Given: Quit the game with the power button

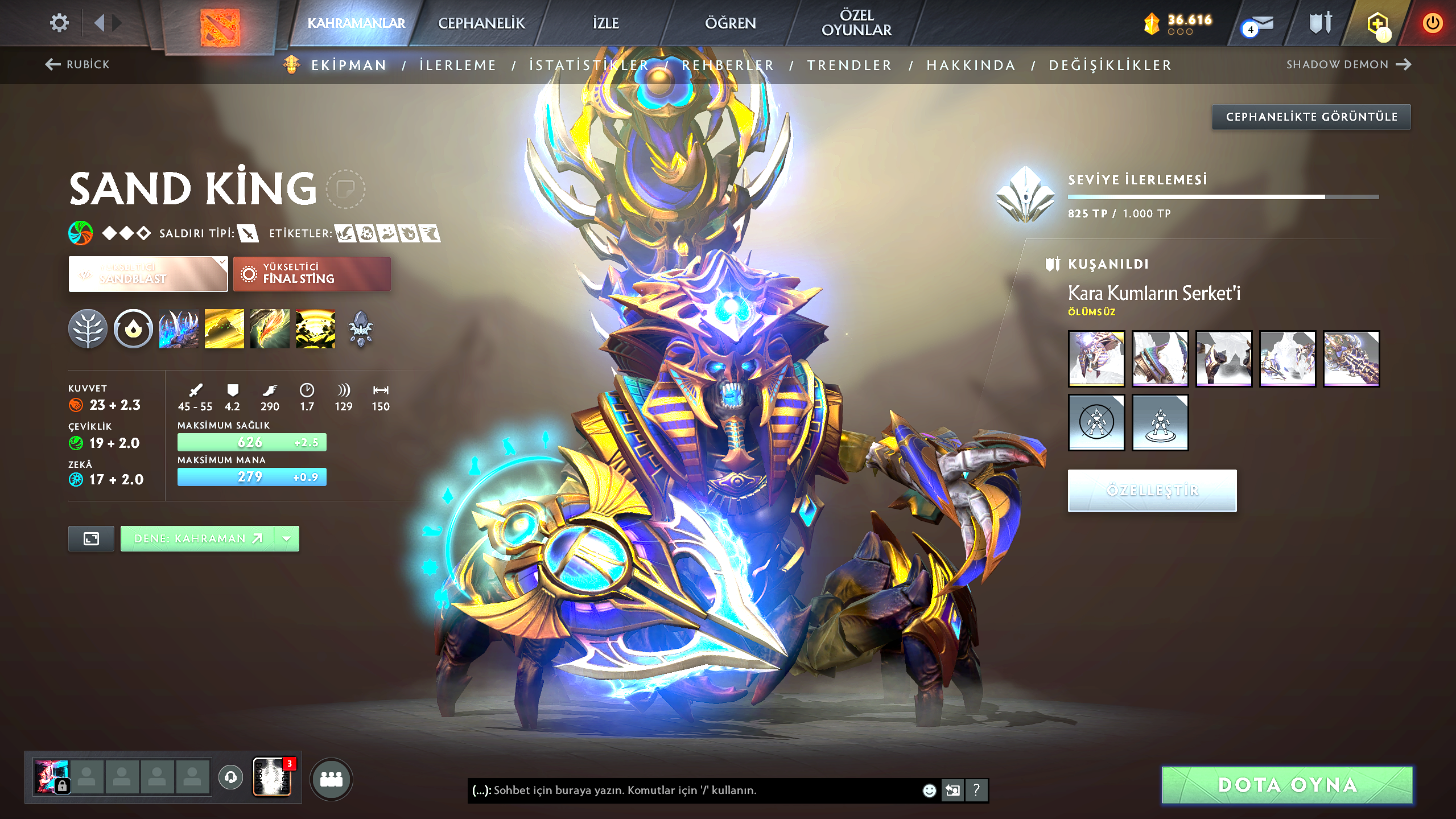Looking at the screenshot, I should 1432,23.
